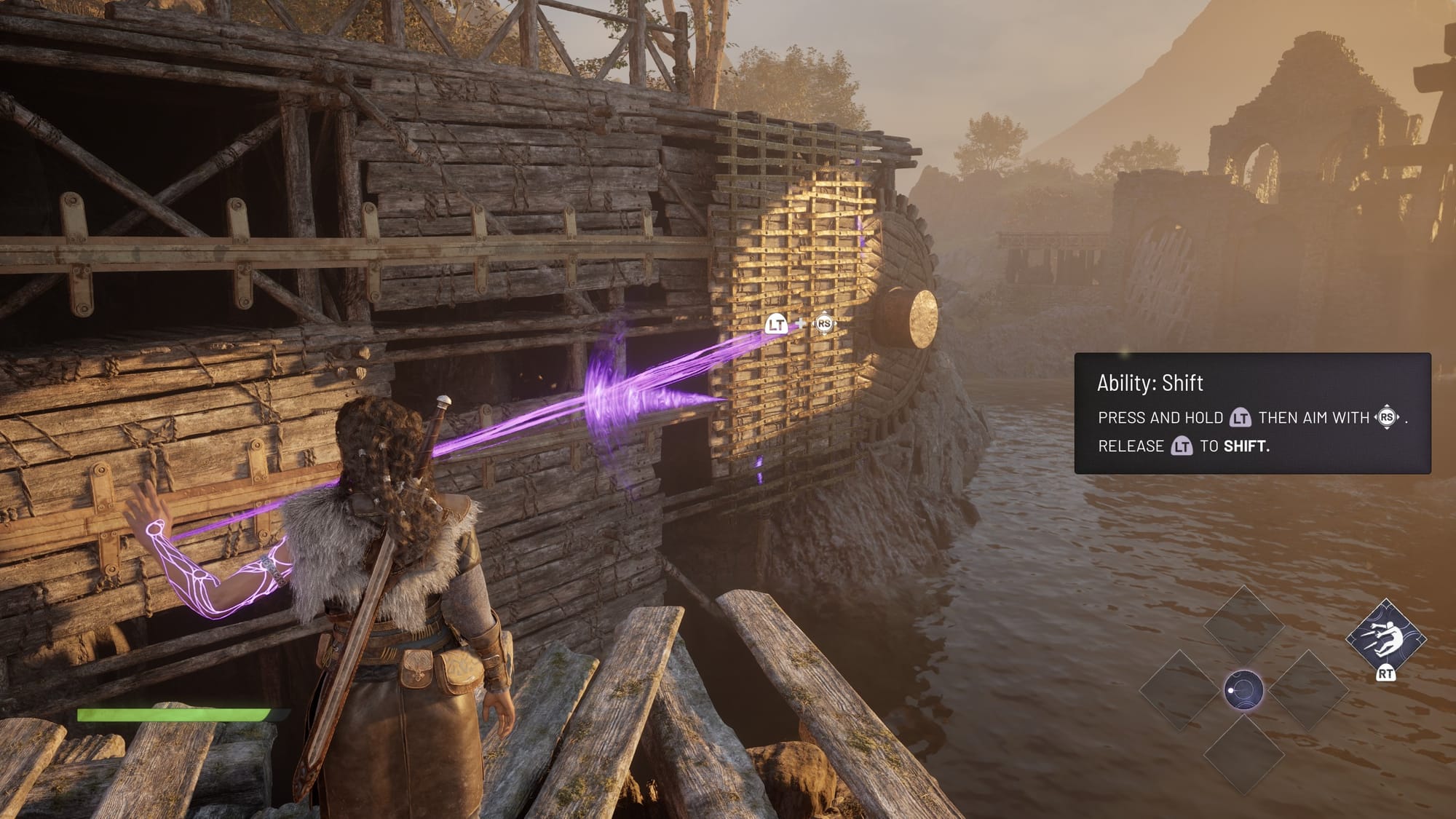
Task: Click the Ability: Shift tutorial panel
Action: pyautogui.click(x=1252, y=413)
